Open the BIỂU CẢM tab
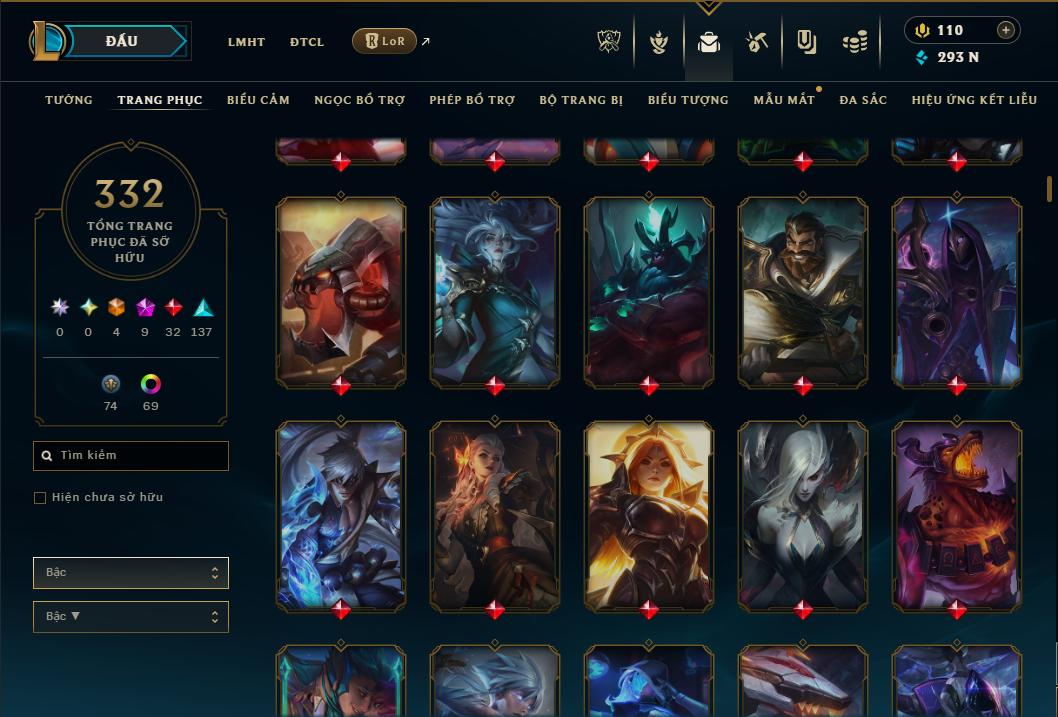 tap(258, 100)
